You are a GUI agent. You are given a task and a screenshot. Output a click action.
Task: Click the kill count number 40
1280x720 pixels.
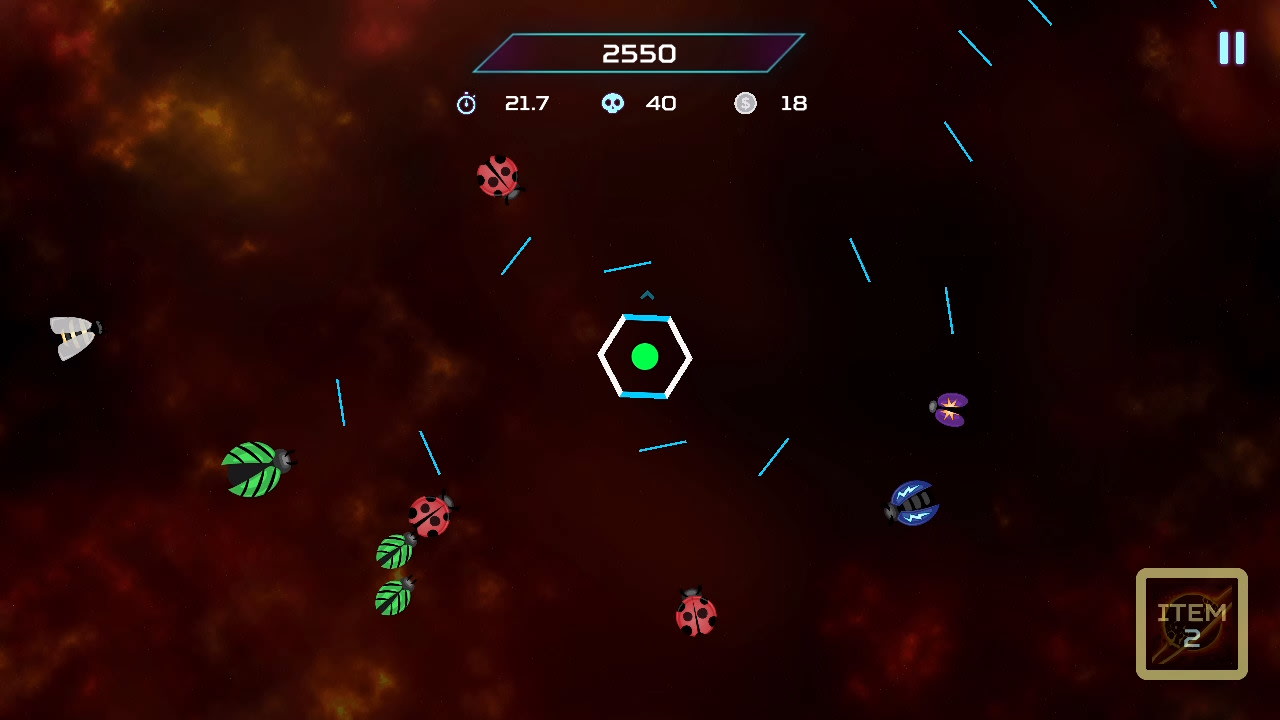pos(662,102)
